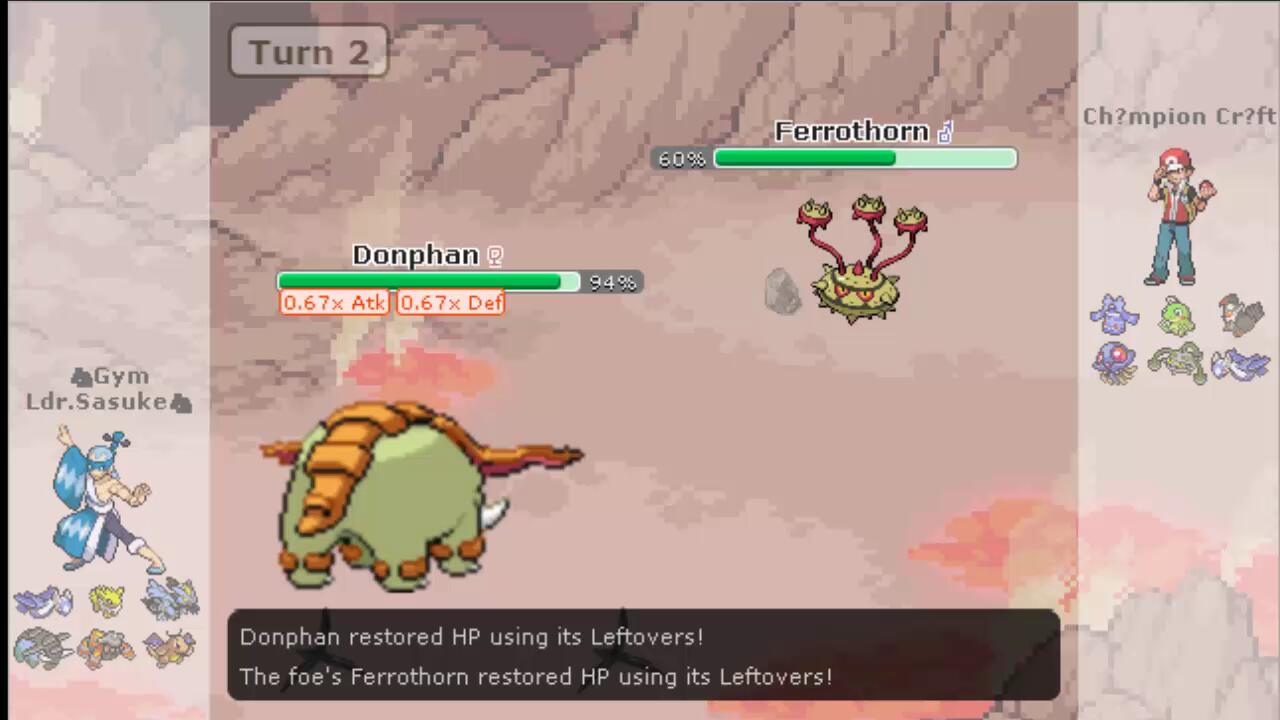
Task: Select Gastrodon icon in the opponent's team
Action: pyautogui.click(x=1114, y=316)
